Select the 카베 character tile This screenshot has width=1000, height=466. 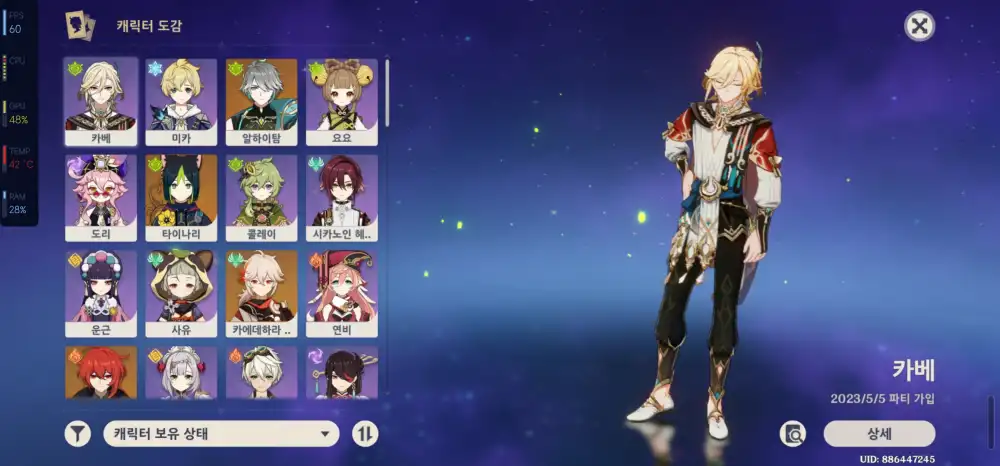click(101, 101)
